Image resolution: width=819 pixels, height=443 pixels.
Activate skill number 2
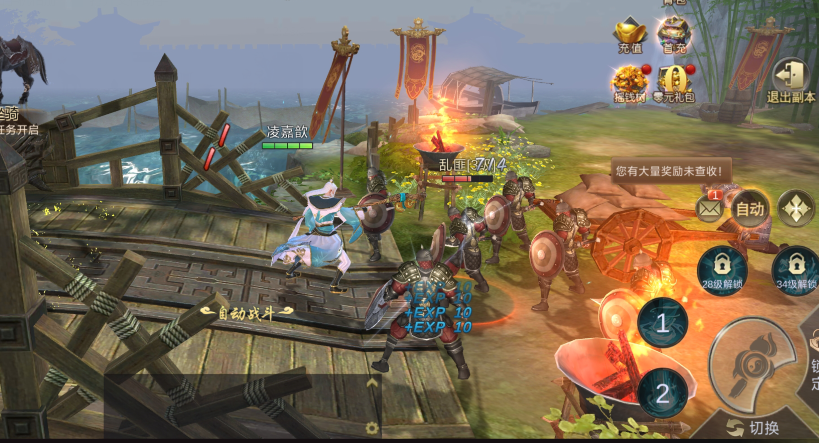(x=661, y=392)
